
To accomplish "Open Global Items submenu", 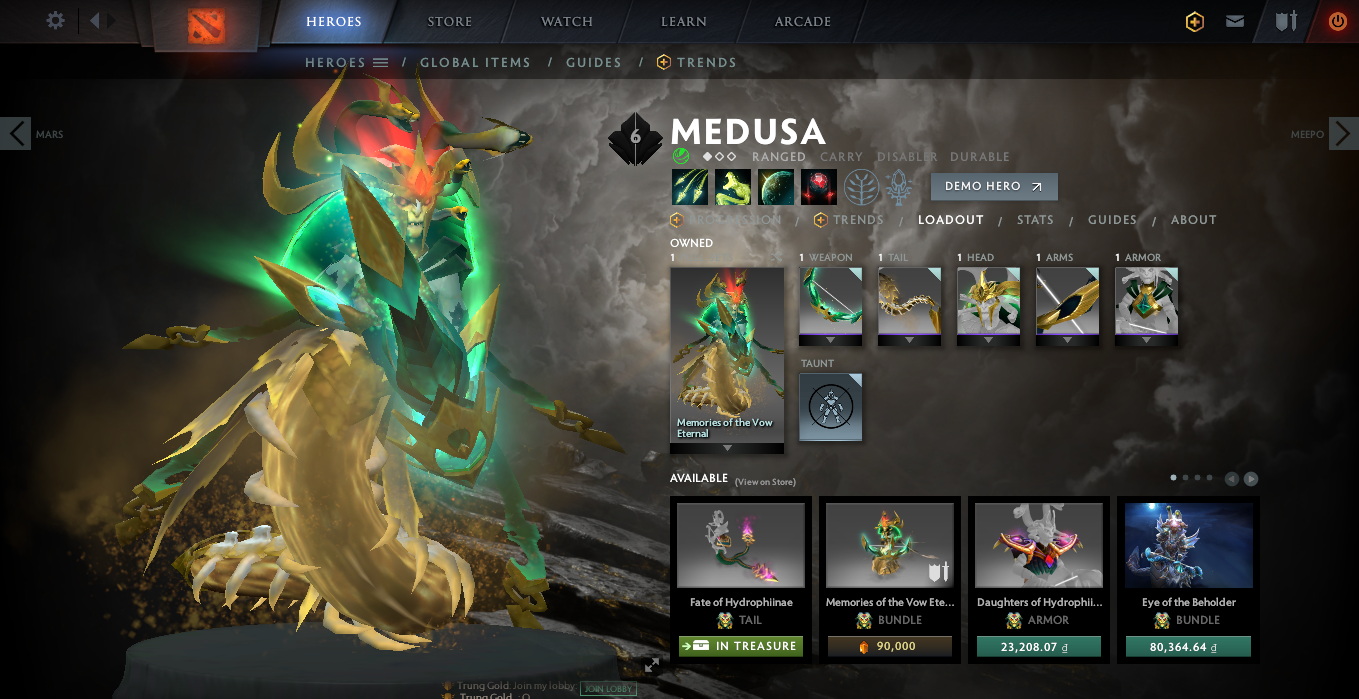I will (475, 62).
